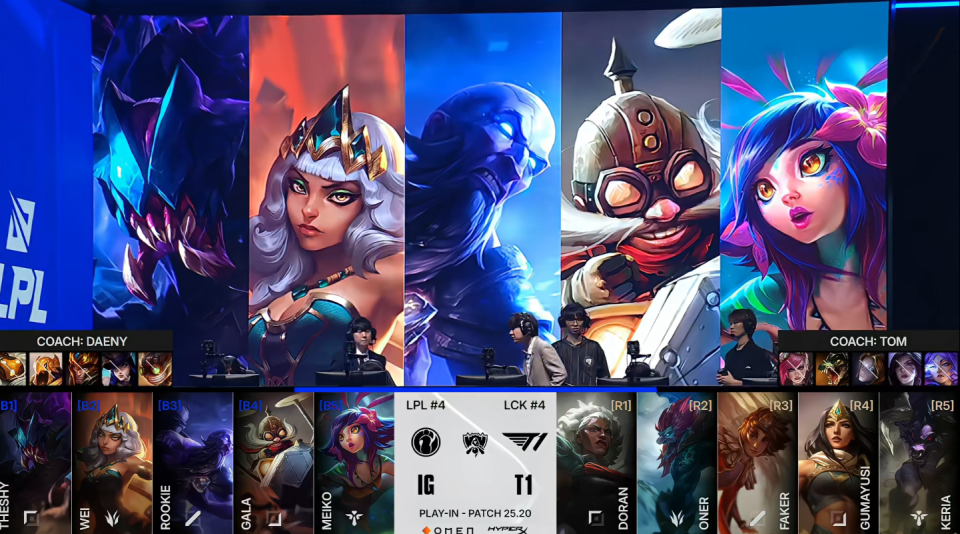960x534 pixels.
Task: Click Gala's Corki pick slot
Action: coord(274,462)
